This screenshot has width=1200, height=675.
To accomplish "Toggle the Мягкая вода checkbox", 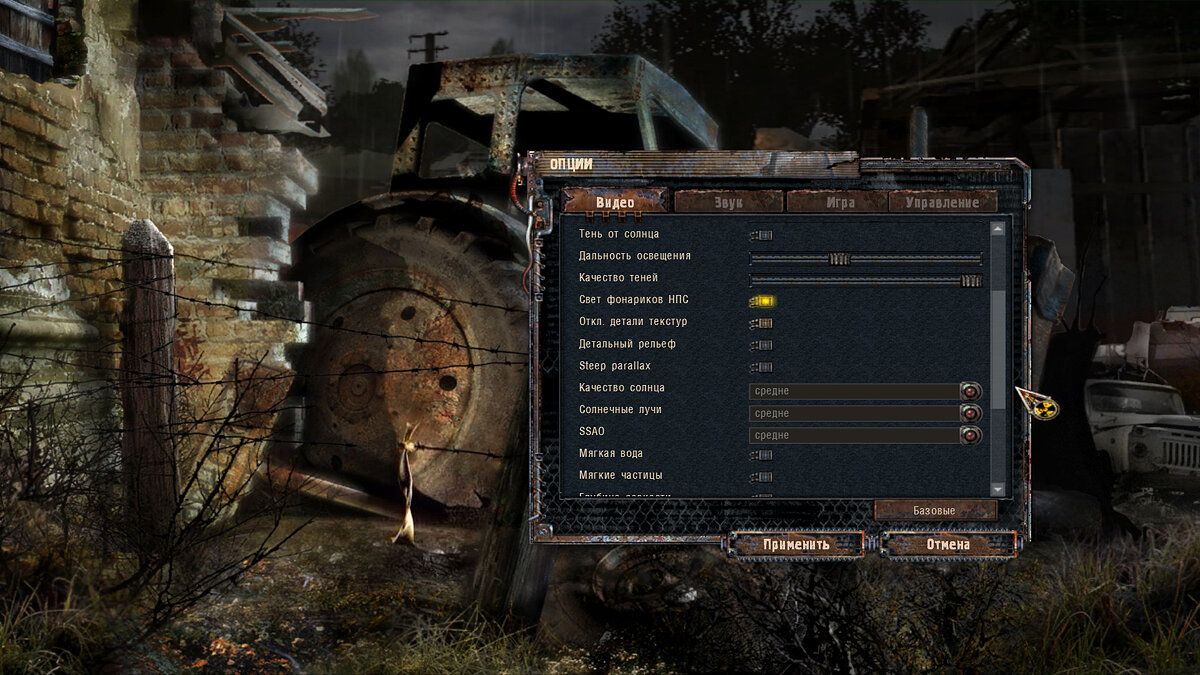I will coord(762,455).
